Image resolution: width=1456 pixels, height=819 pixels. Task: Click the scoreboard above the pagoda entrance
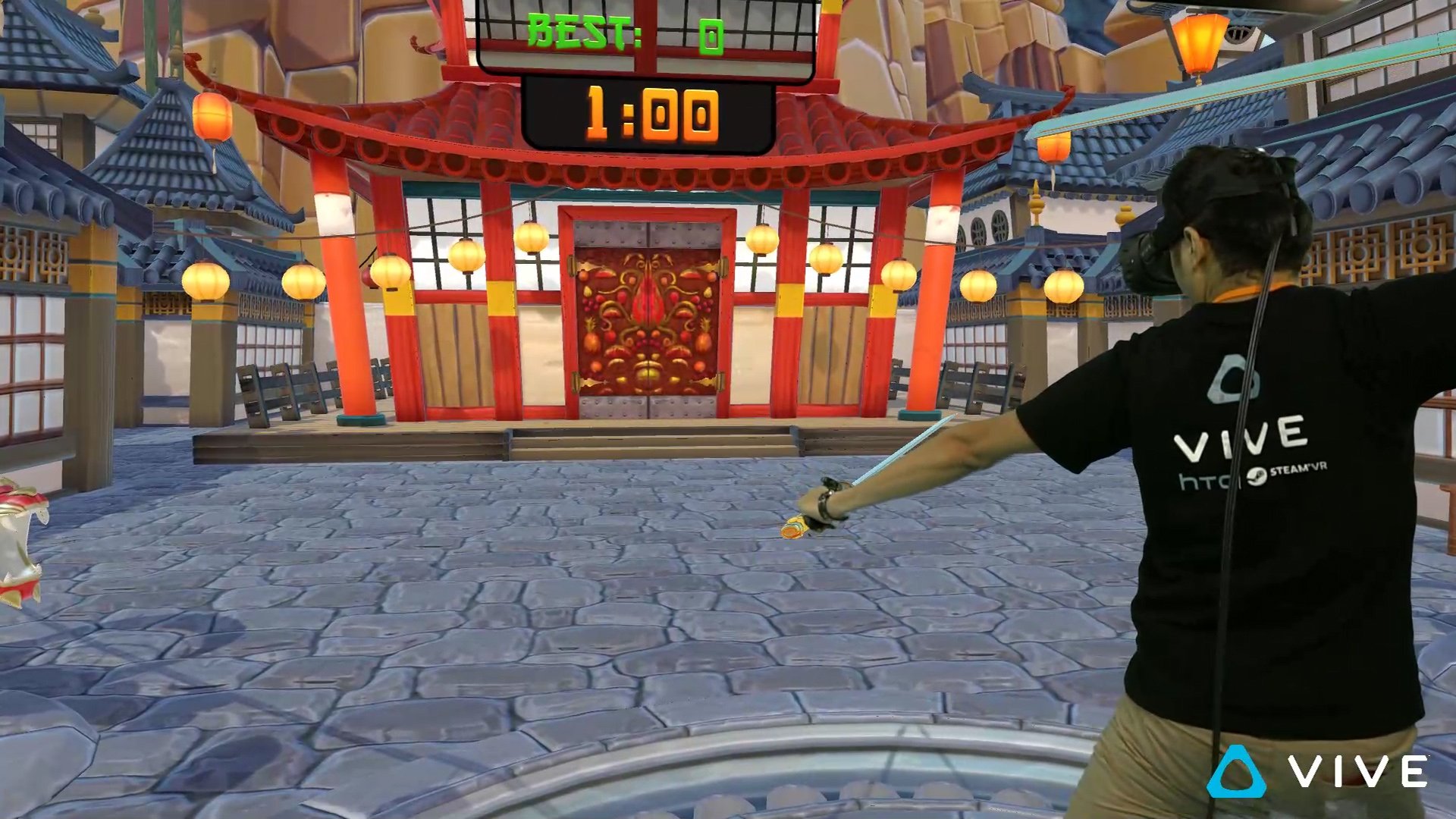(x=641, y=64)
